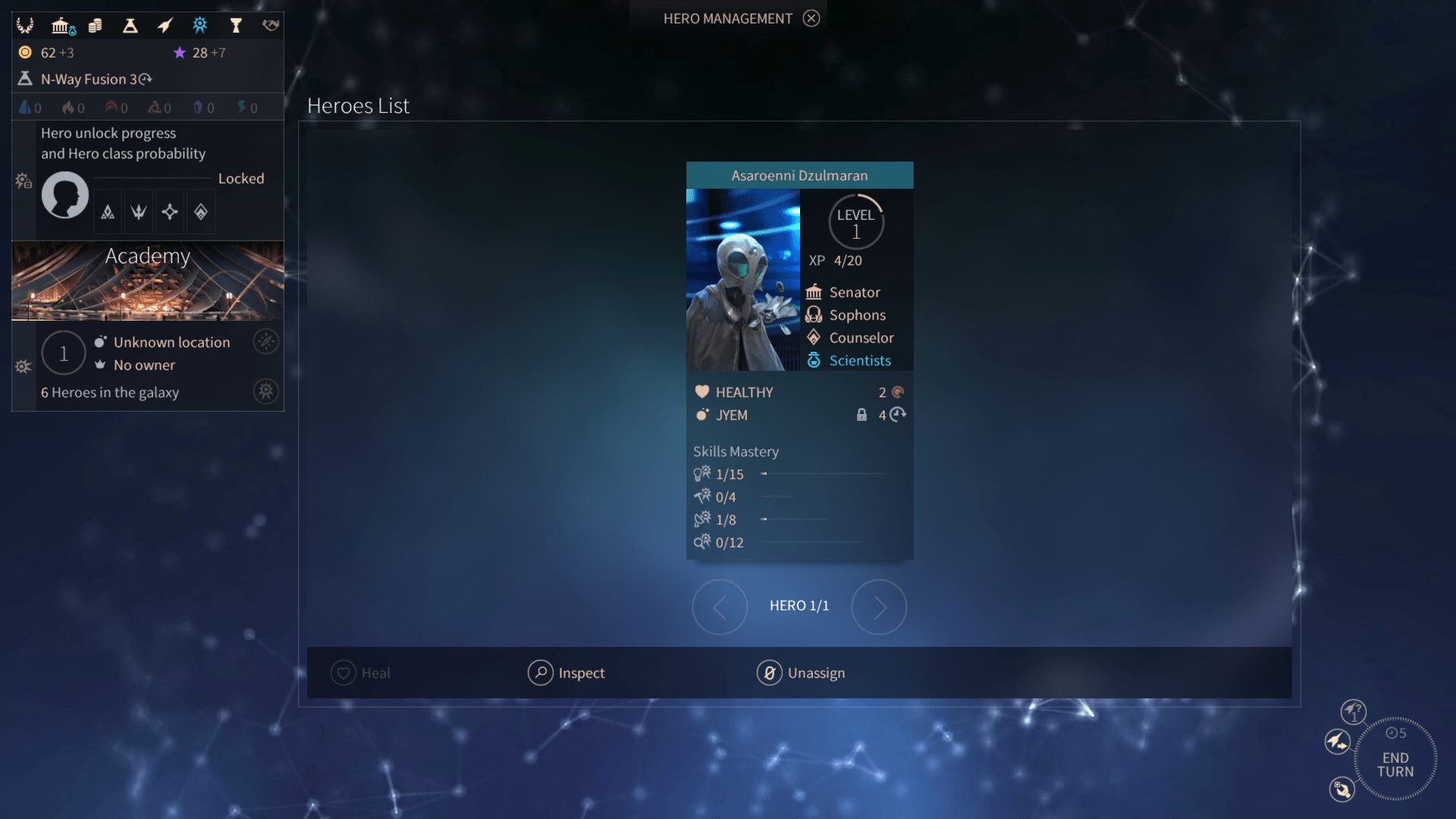Close the Hero Management screen

tap(811, 18)
